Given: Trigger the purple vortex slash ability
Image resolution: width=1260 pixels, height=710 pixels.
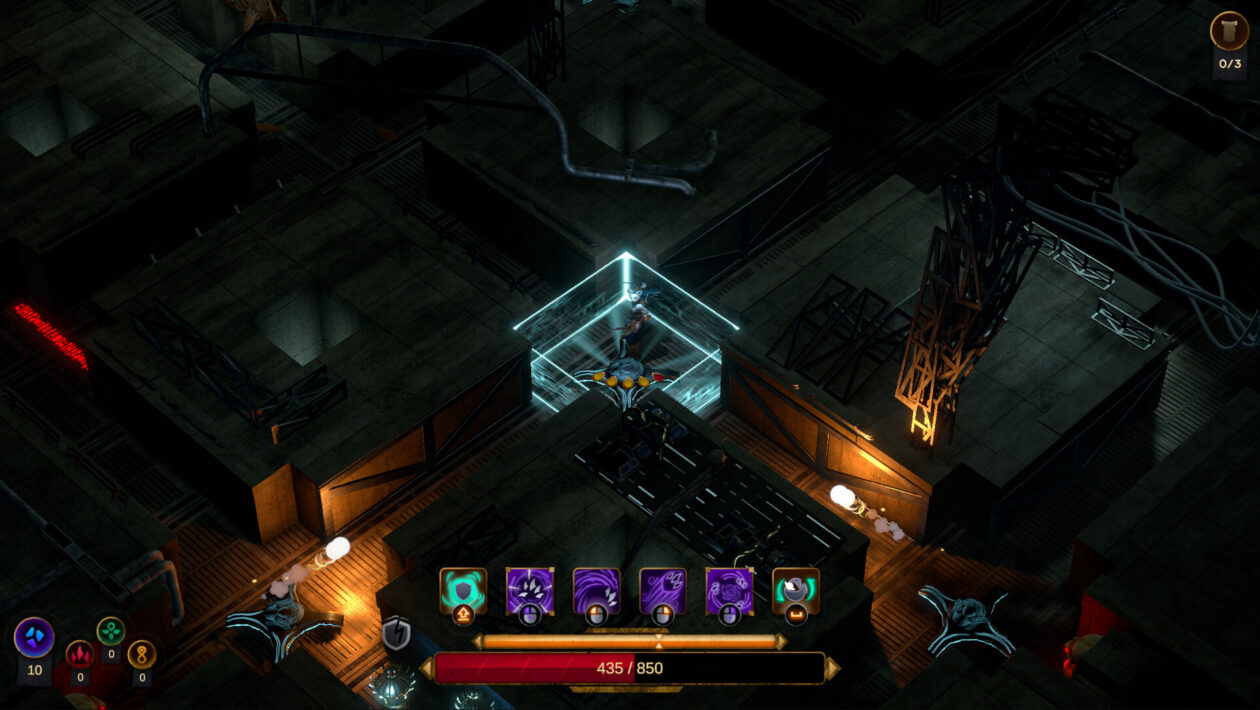Looking at the screenshot, I should [x=596, y=591].
